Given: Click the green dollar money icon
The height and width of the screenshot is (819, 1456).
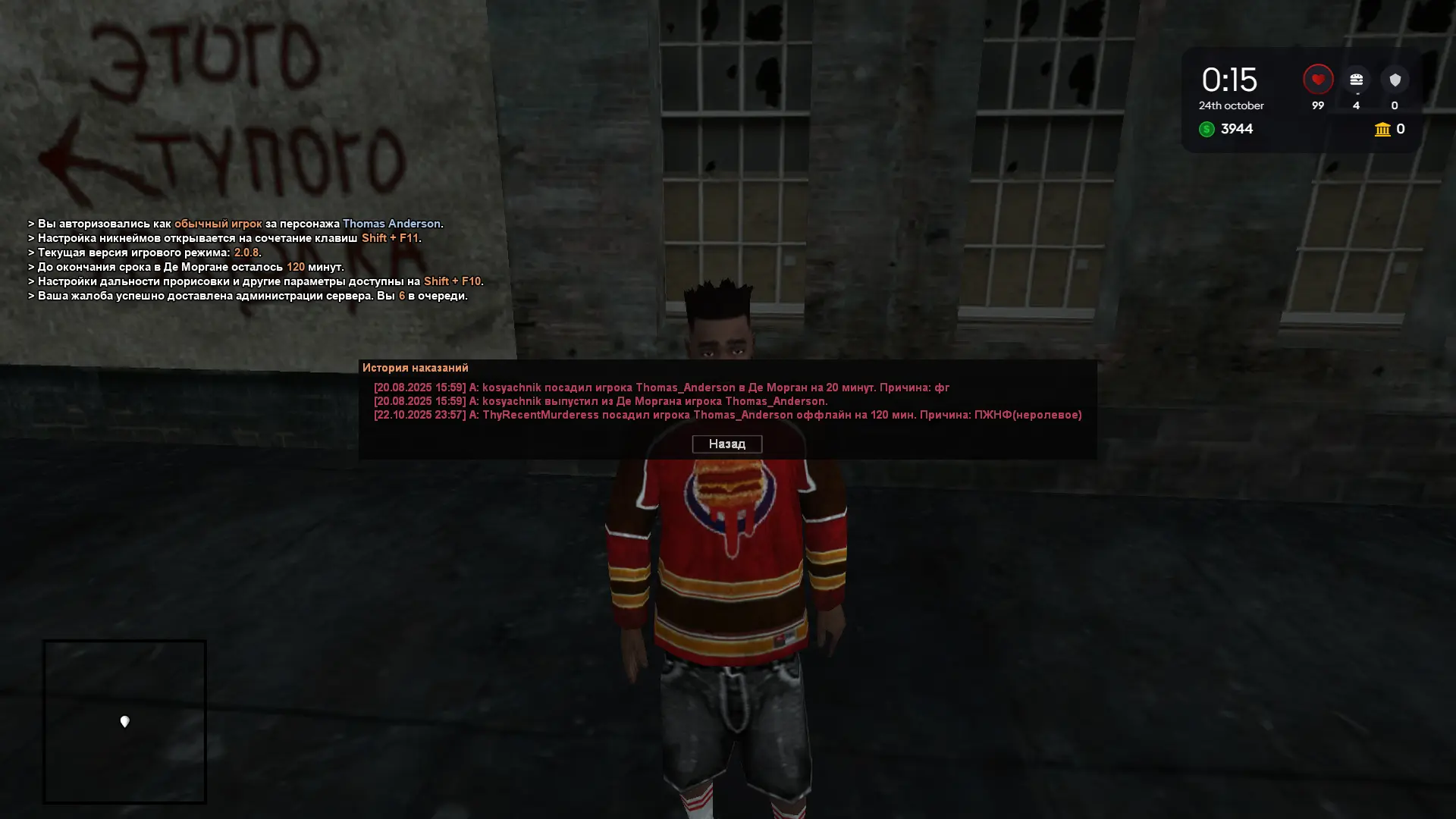Looking at the screenshot, I should pyautogui.click(x=1207, y=129).
